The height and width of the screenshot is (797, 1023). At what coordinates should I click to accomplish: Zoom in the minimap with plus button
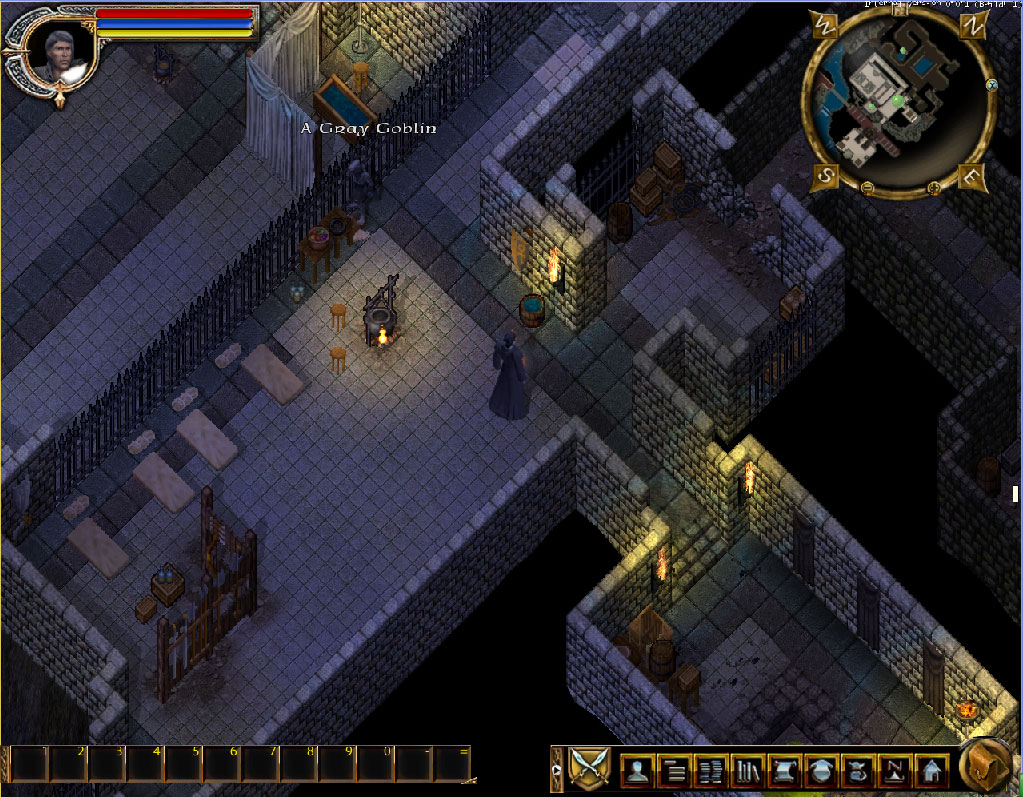(935, 186)
